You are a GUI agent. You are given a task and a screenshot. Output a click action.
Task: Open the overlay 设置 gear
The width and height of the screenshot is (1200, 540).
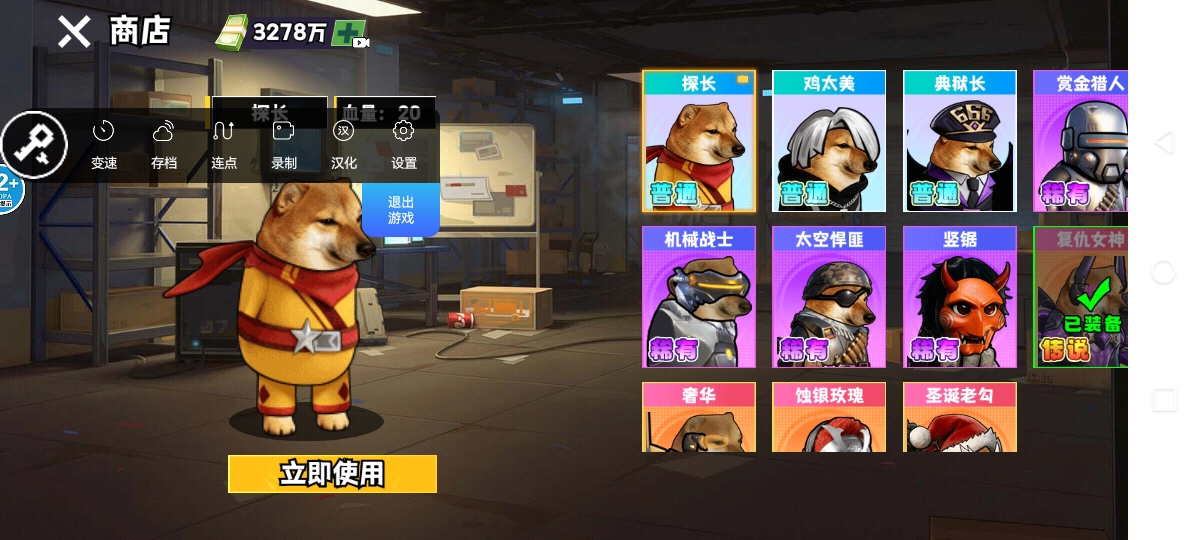[x=404, y=145]
